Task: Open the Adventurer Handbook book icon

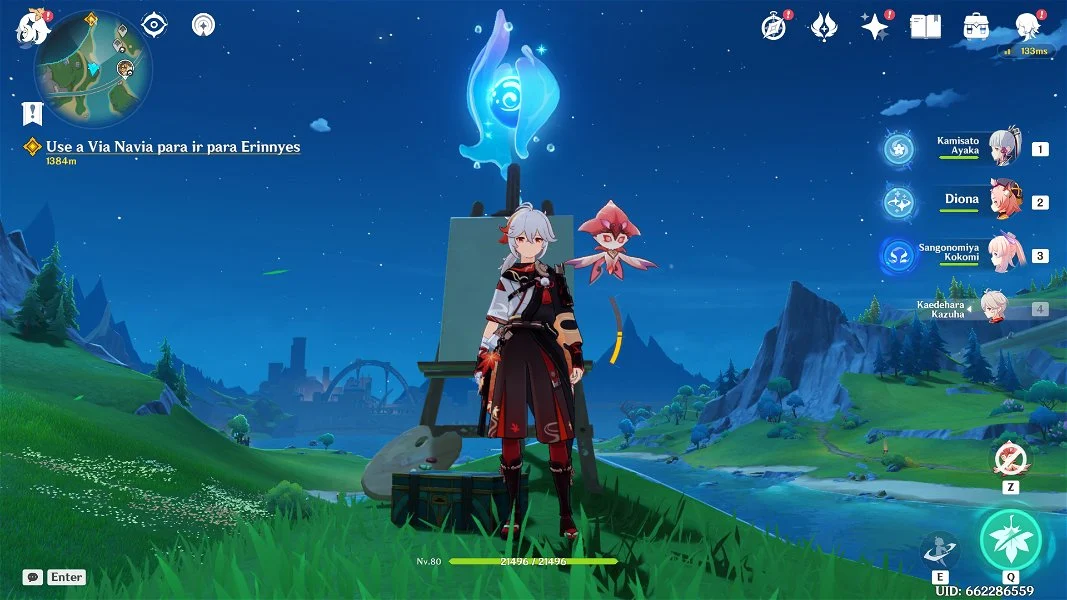Action: tap(925, 27)
